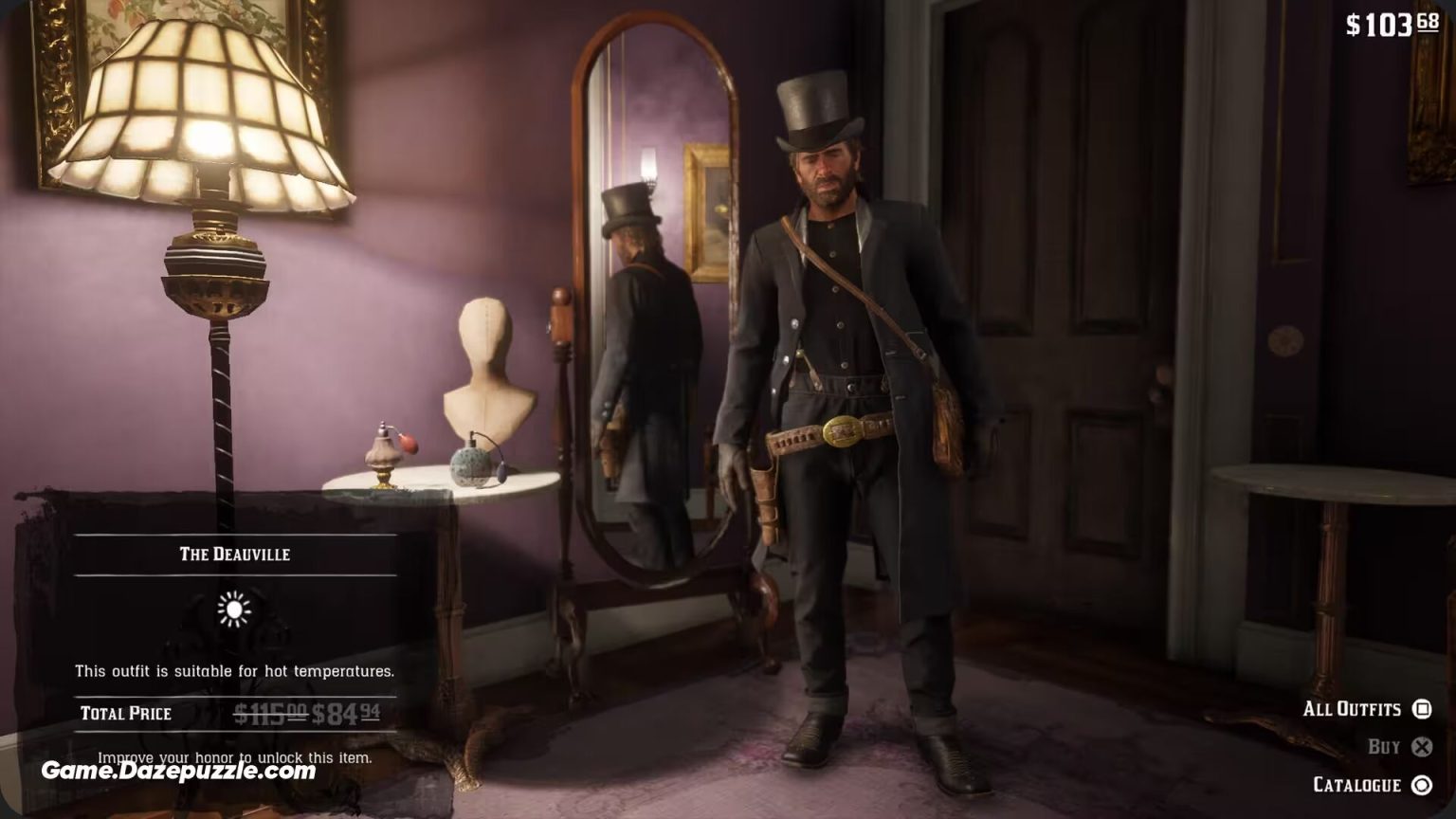
Task: Open the Catalogue
Action: coord(1357,785)
